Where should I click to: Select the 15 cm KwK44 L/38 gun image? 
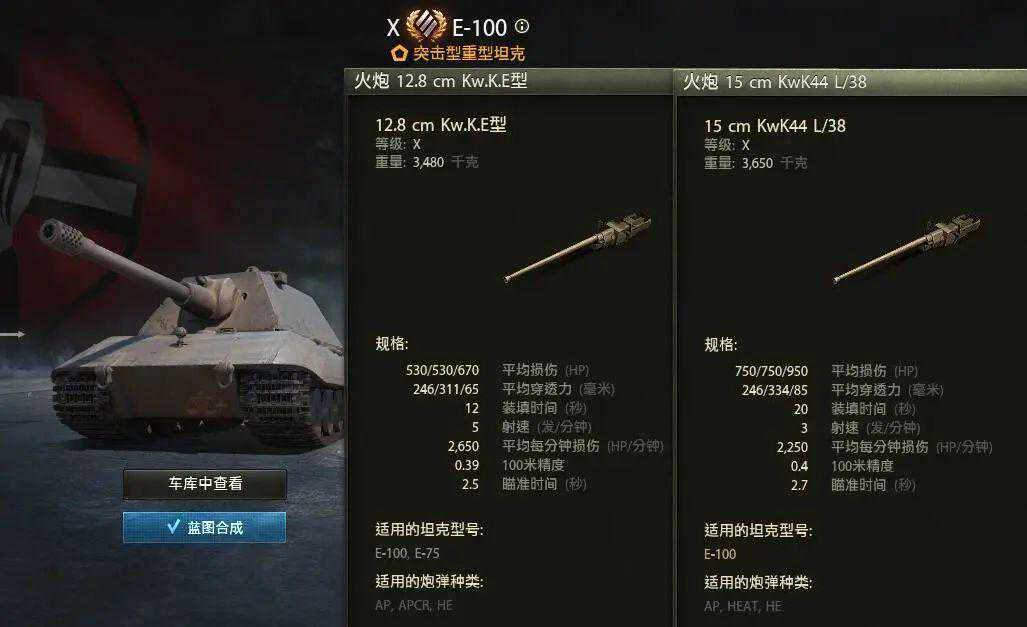tap(906, 246)
